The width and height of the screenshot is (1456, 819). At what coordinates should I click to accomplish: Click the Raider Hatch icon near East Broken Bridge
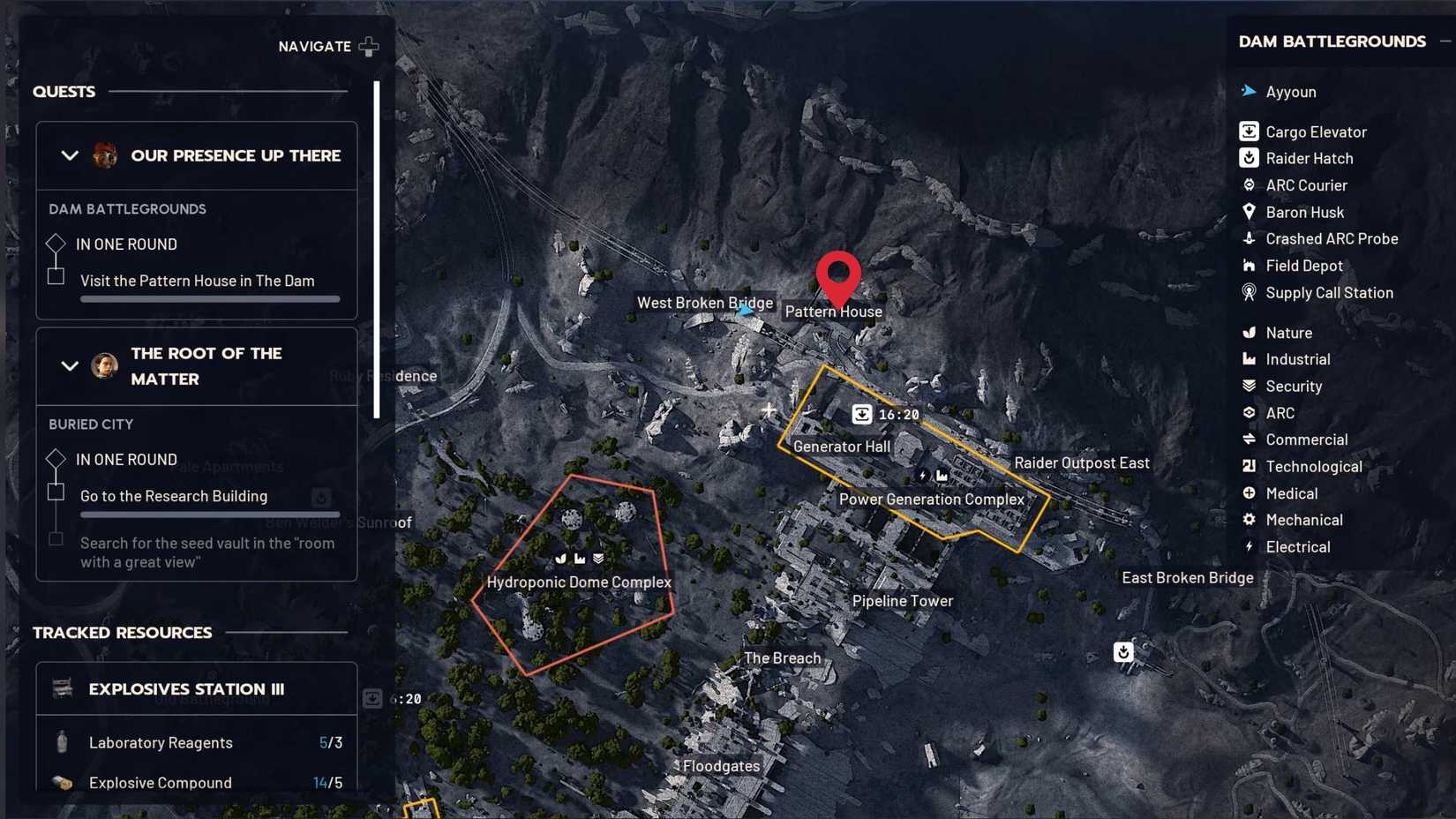[x=1122, y=652]
